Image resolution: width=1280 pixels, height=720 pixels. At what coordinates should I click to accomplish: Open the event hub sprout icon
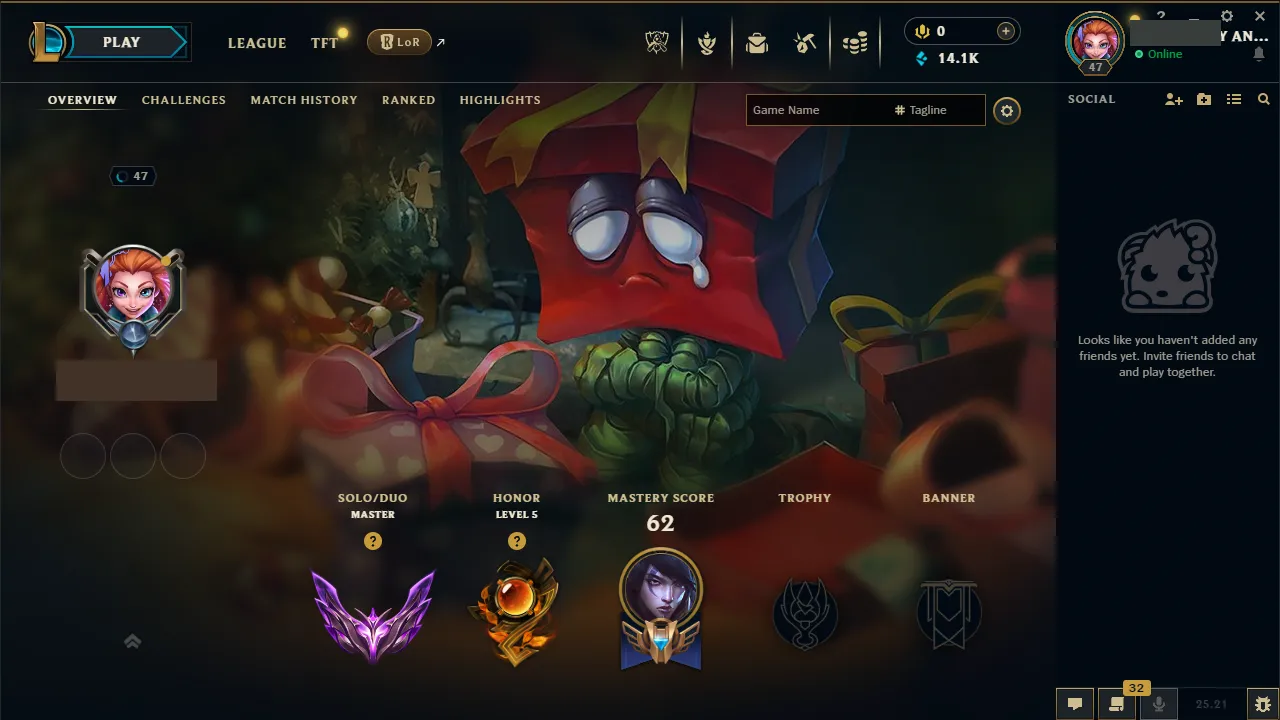(707, 41)
